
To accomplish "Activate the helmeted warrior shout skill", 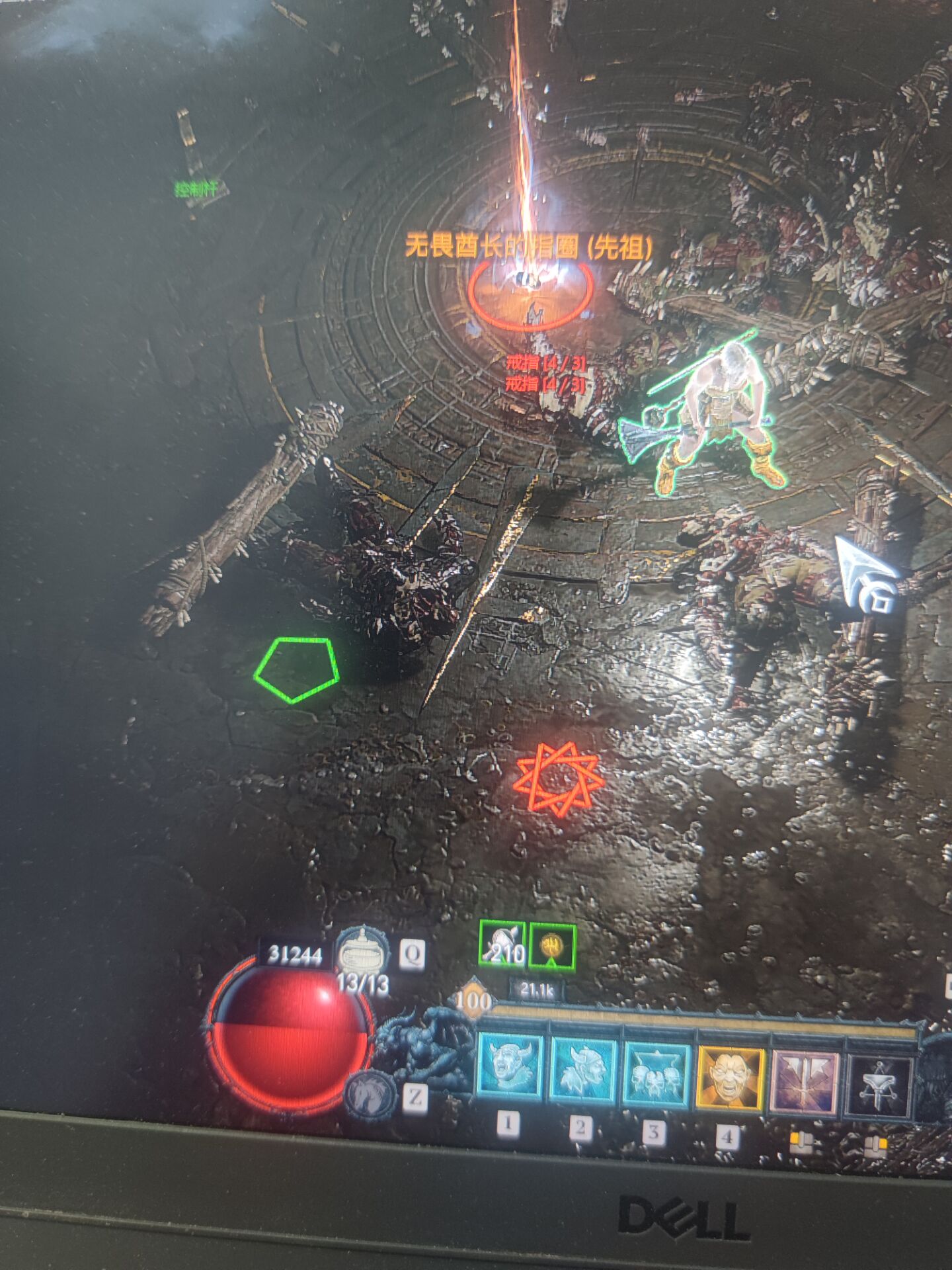I will [583, 1070].
